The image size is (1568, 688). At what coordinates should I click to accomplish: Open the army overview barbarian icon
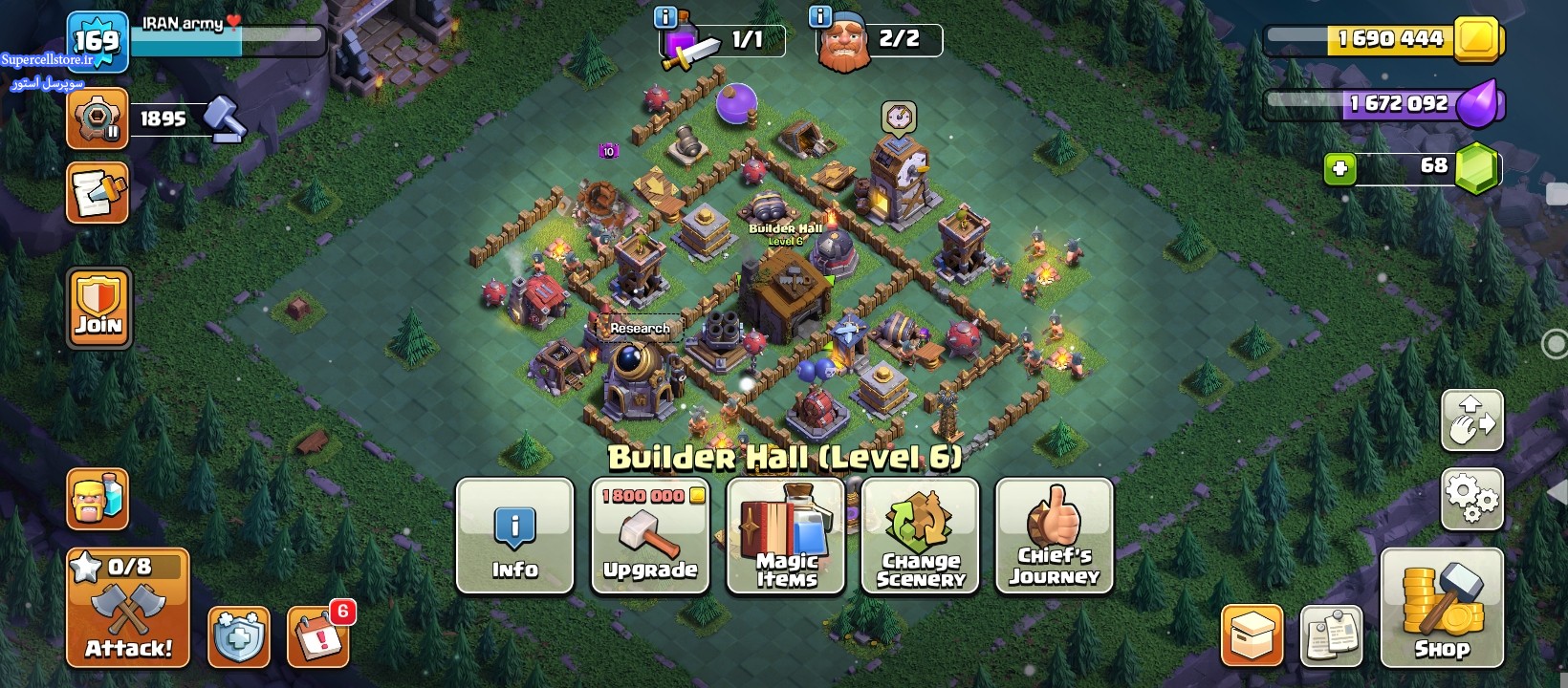(98, 499)
